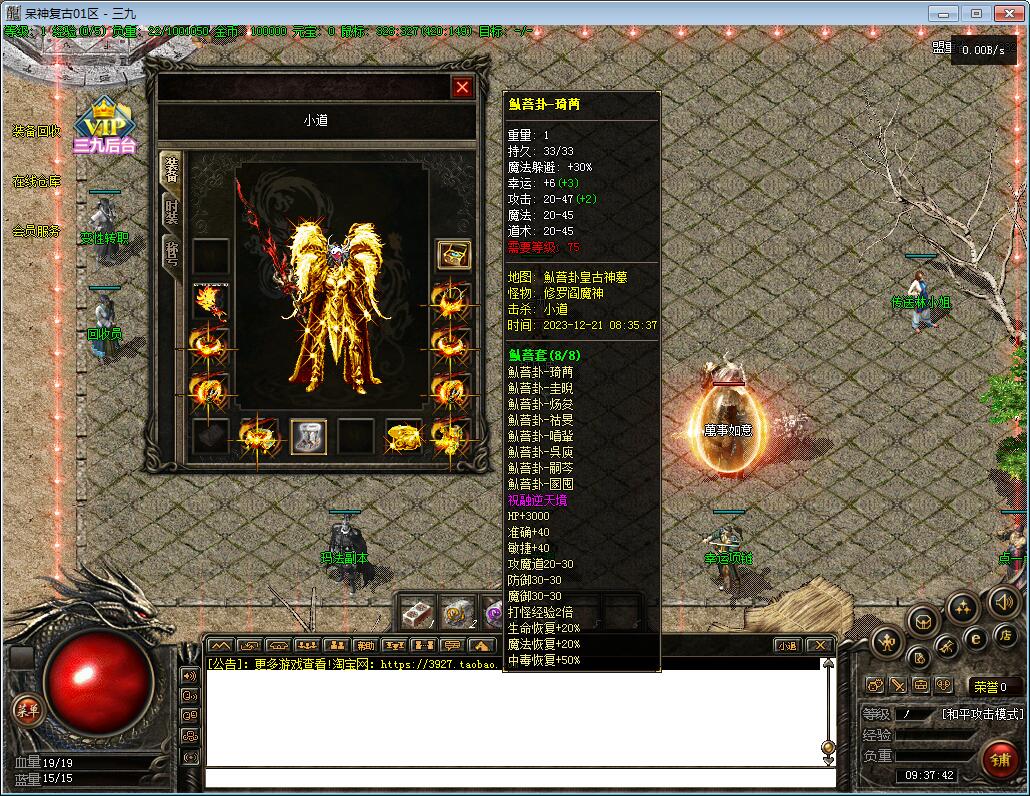Toggle the sound speaker button
The image size is (1030, 796).
1004,601
